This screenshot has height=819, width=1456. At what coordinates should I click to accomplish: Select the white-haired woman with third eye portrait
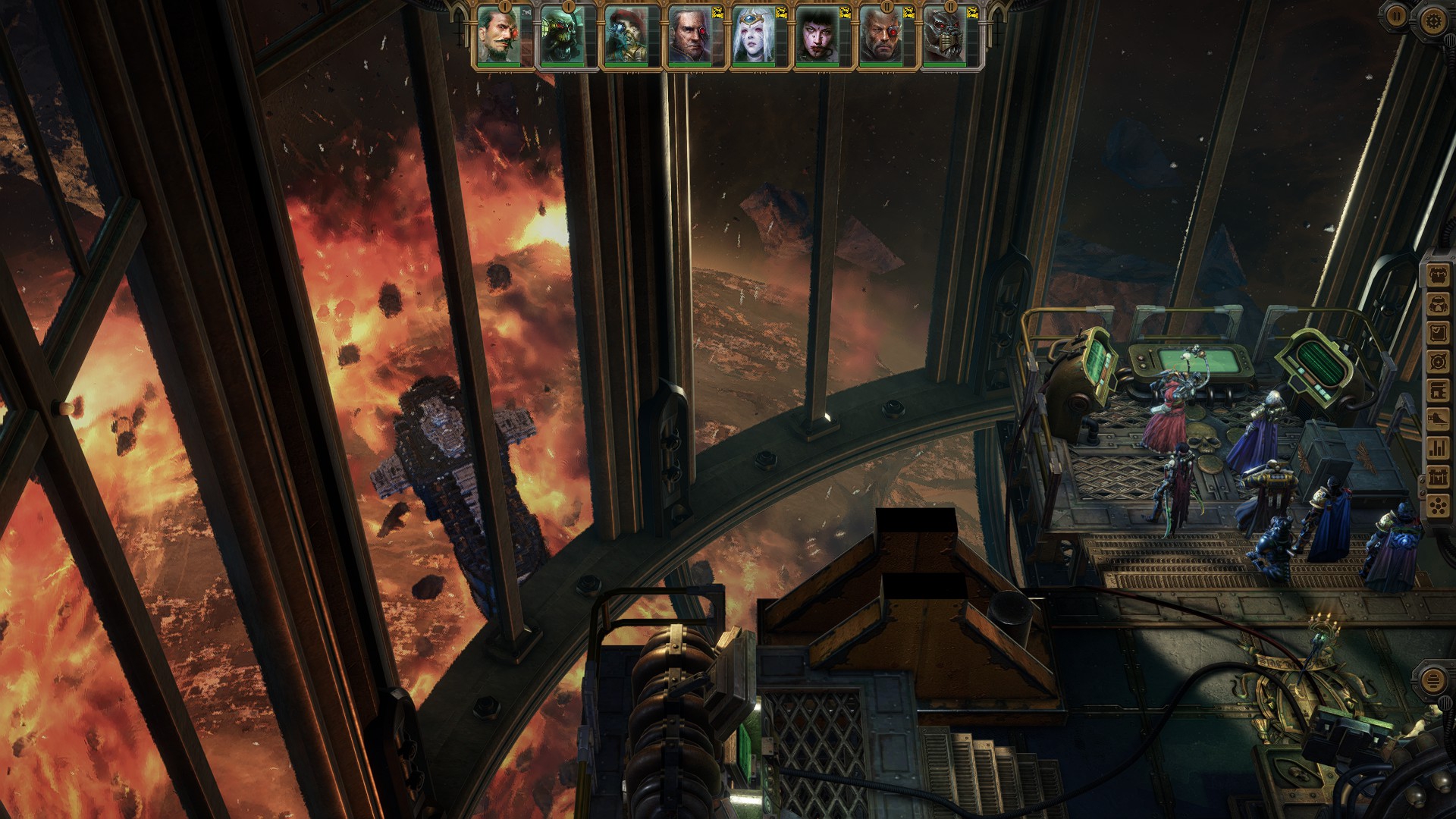click(755, 37)
